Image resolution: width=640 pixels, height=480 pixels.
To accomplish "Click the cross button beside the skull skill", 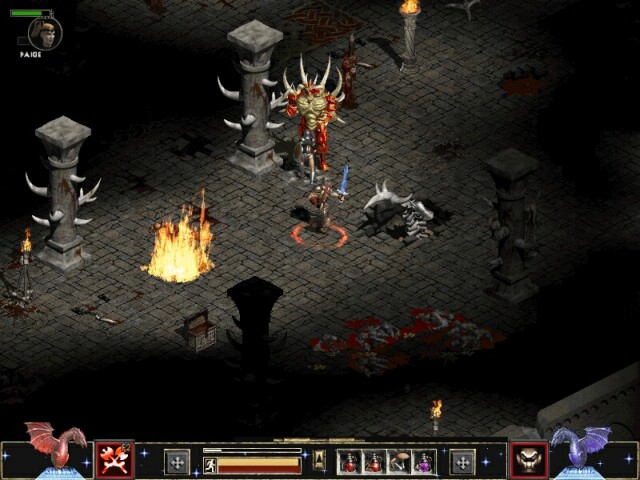I will pos(462,462).
